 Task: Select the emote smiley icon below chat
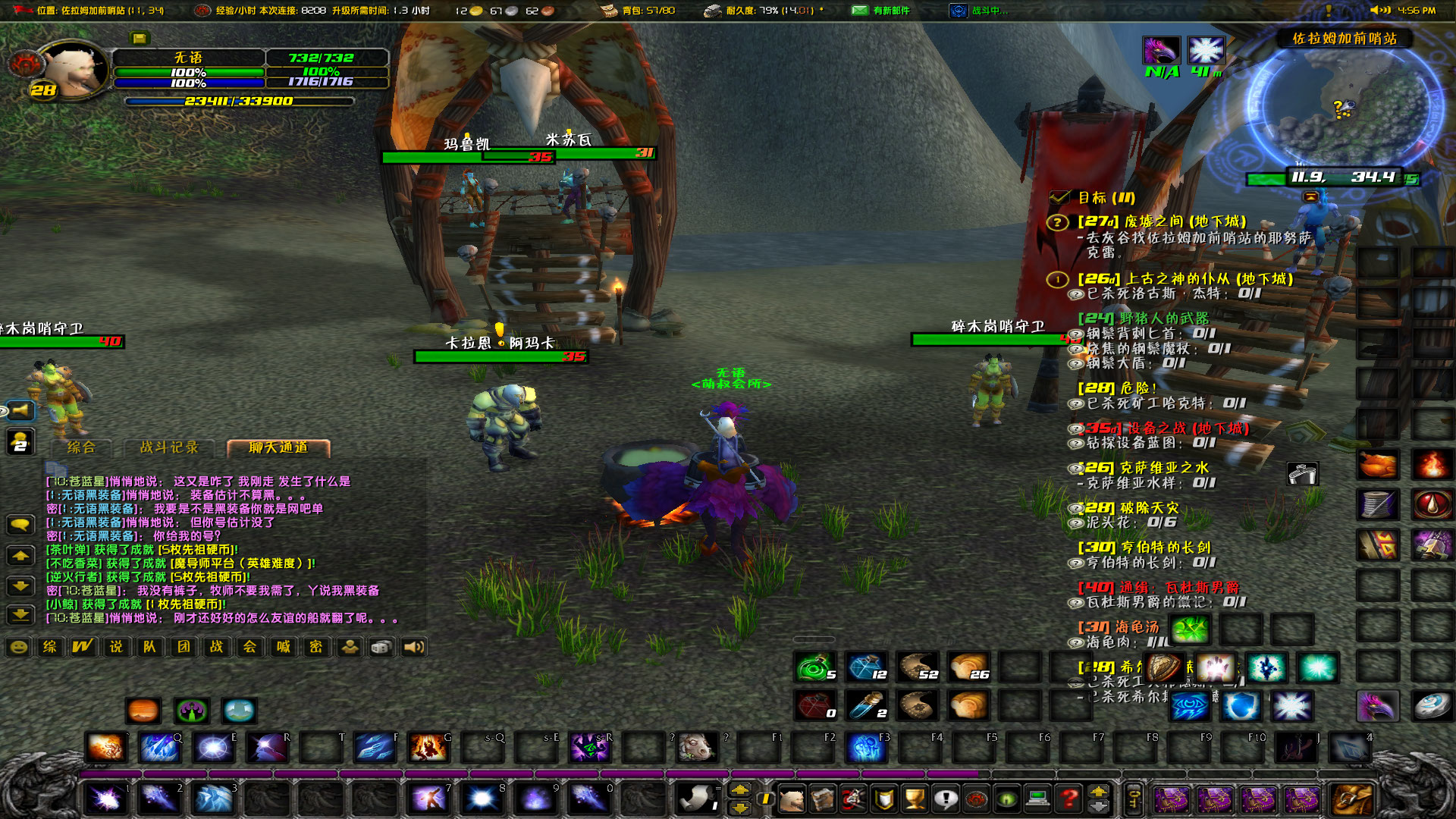[19, 646]
